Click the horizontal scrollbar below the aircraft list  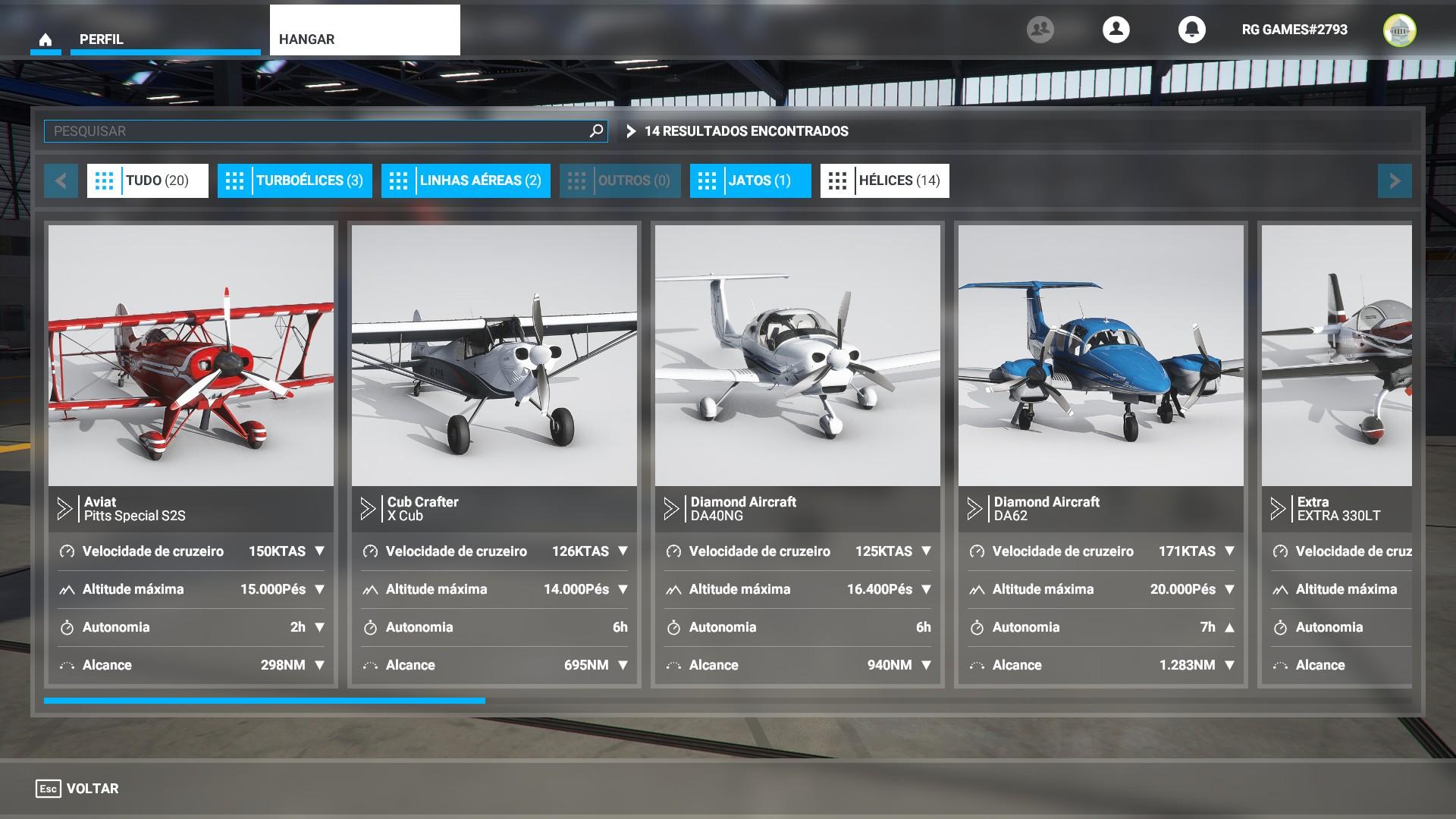[265, 700]
